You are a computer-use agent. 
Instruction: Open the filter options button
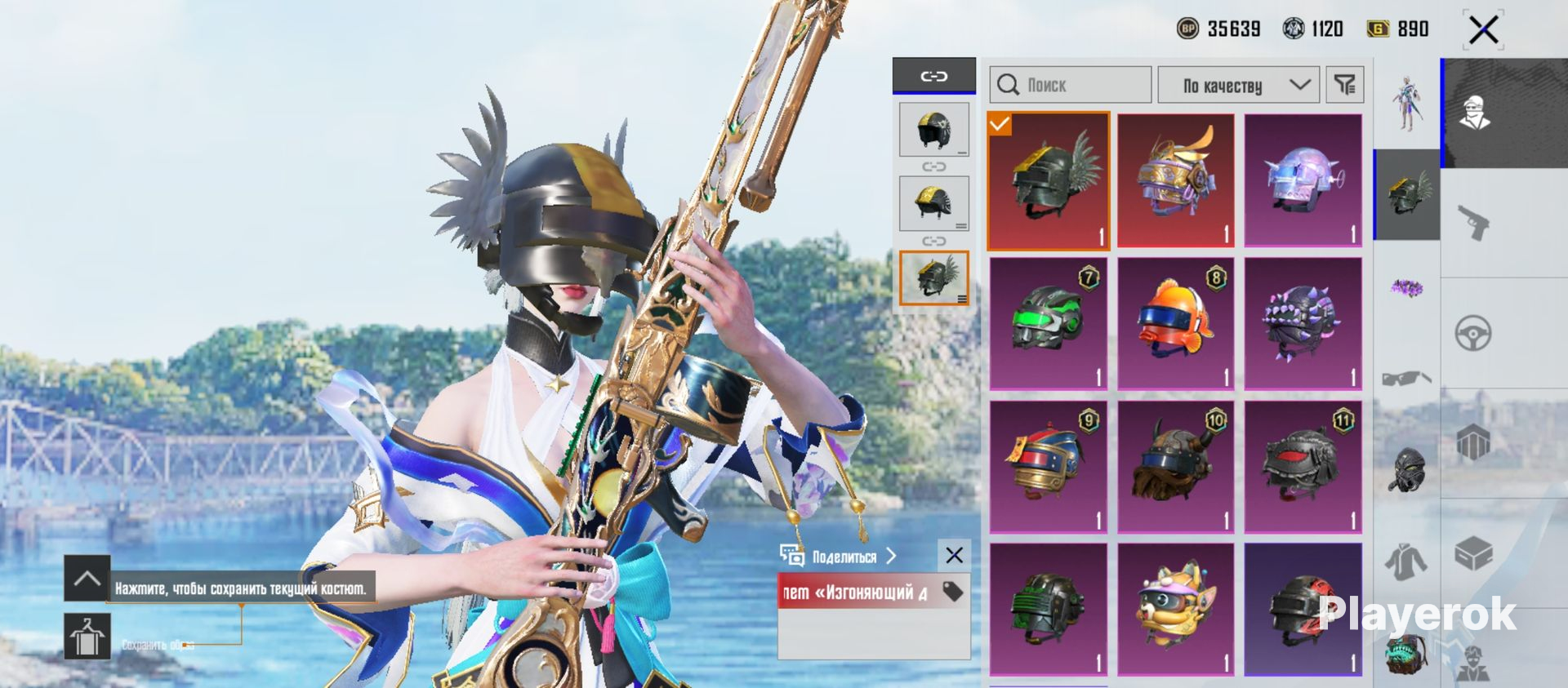click(1344, 85)
